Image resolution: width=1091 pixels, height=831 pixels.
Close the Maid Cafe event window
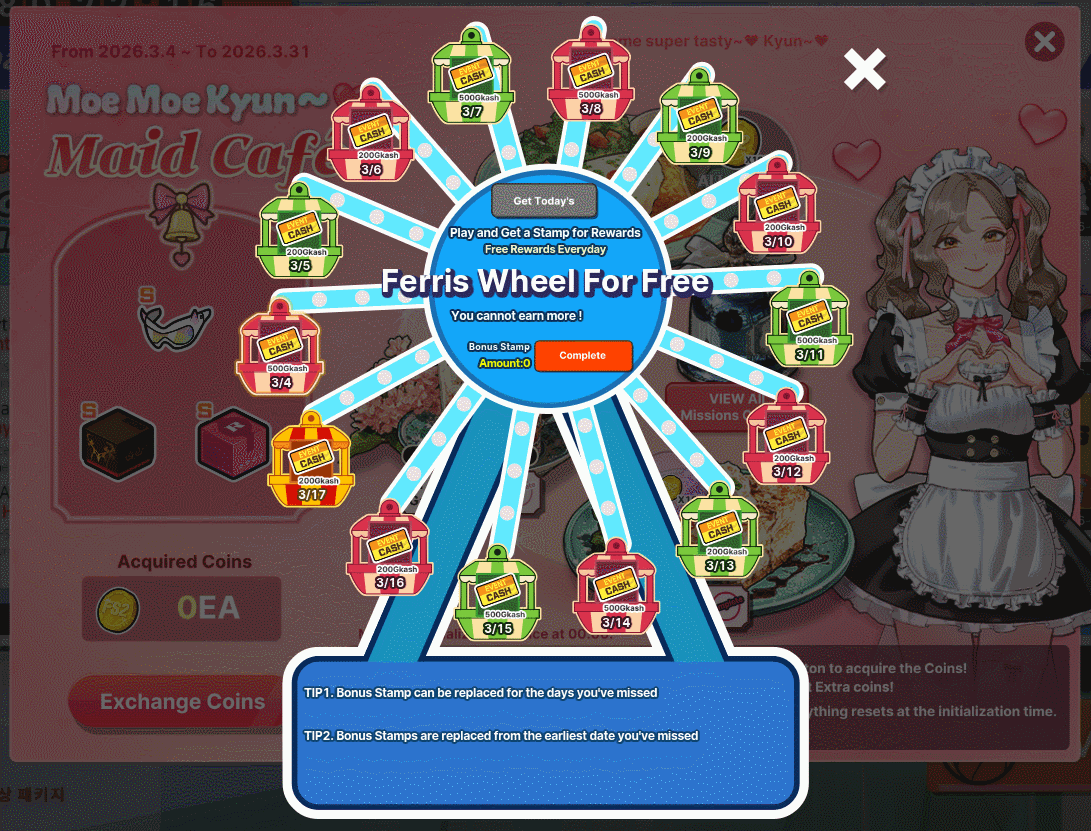[1044, 42]
